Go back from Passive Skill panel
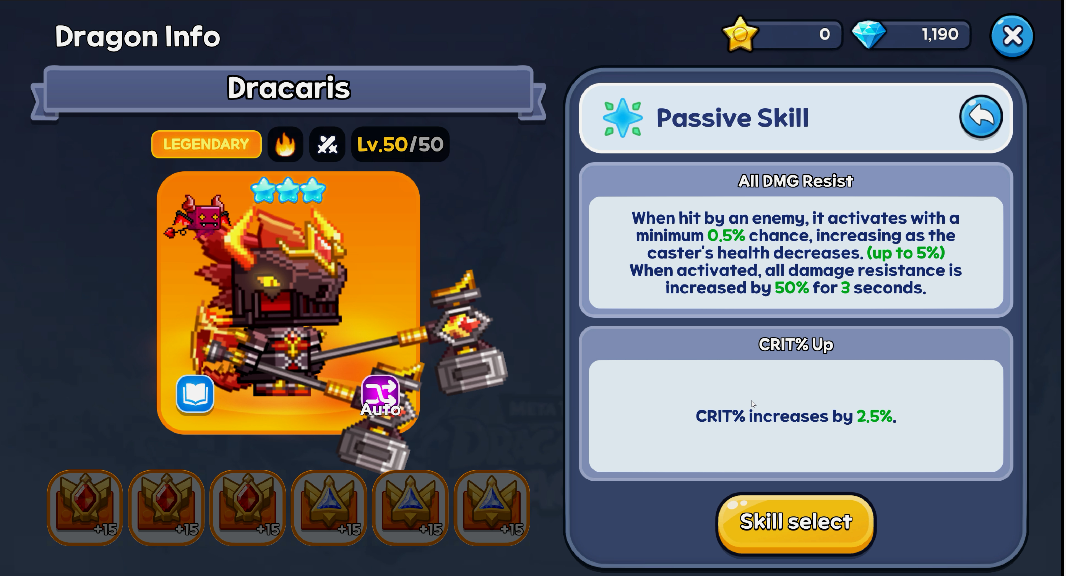This screenshot has height=576, width=1066. pyautogui.click(x=980, y=117)
